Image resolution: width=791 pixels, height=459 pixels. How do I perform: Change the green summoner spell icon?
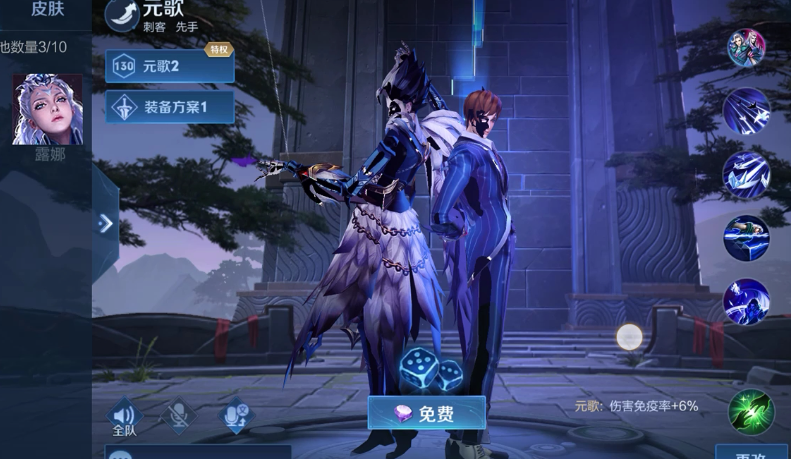(x=751, y=411)
